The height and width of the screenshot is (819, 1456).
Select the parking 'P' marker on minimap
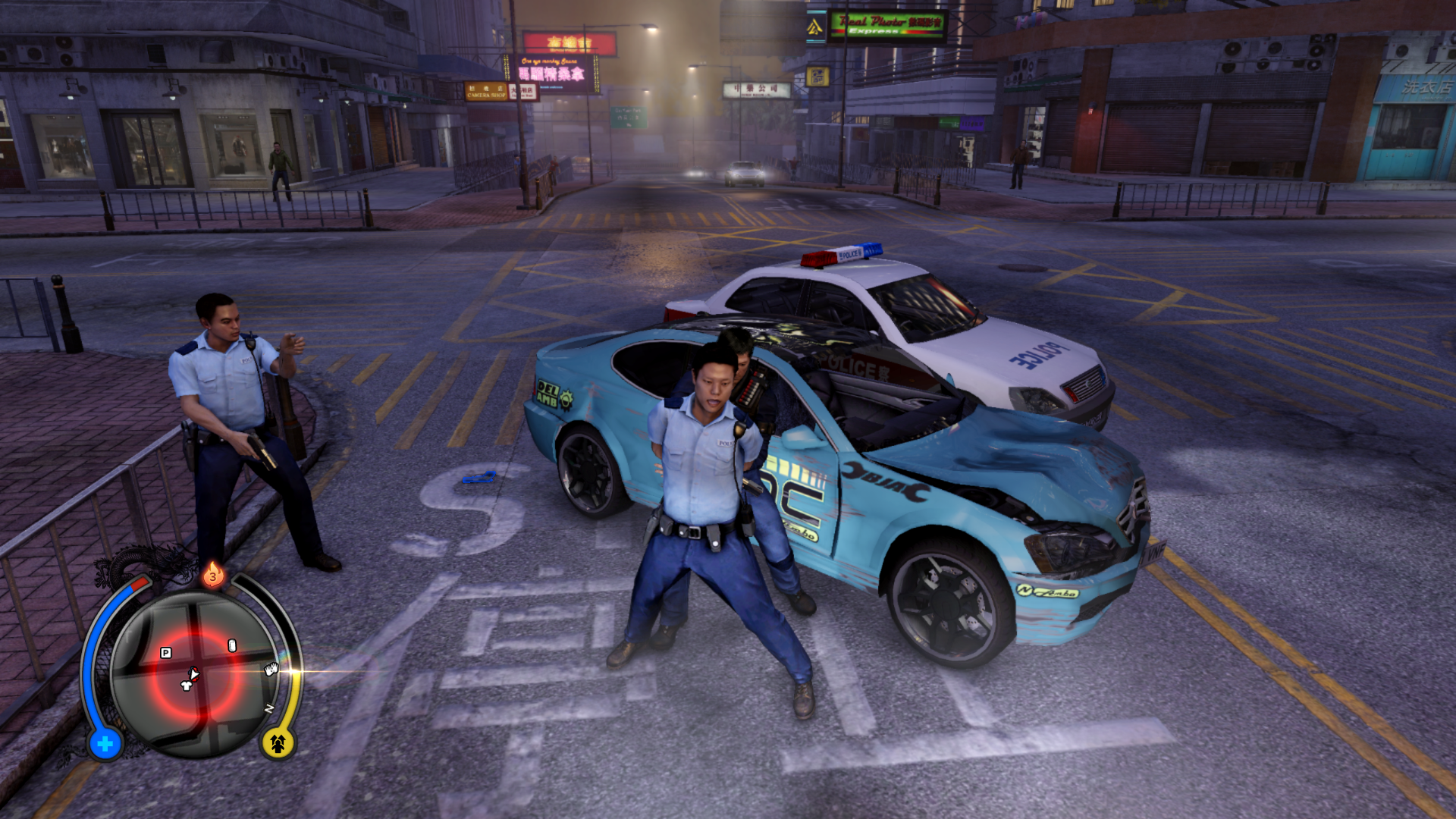click(x=166, y=653)
